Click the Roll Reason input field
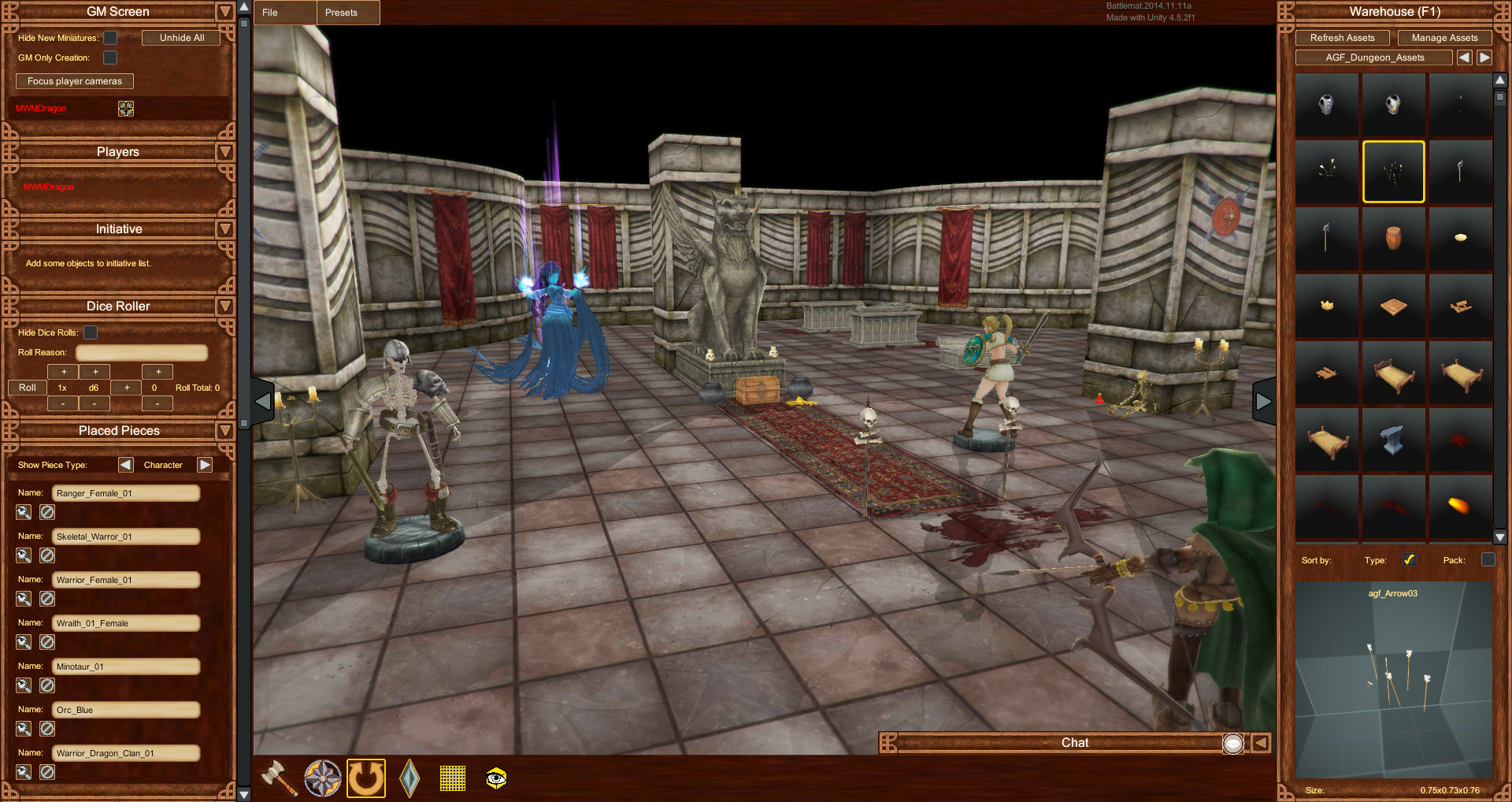The width and height of the screenshot is (1512, 802). click(142, 352)
